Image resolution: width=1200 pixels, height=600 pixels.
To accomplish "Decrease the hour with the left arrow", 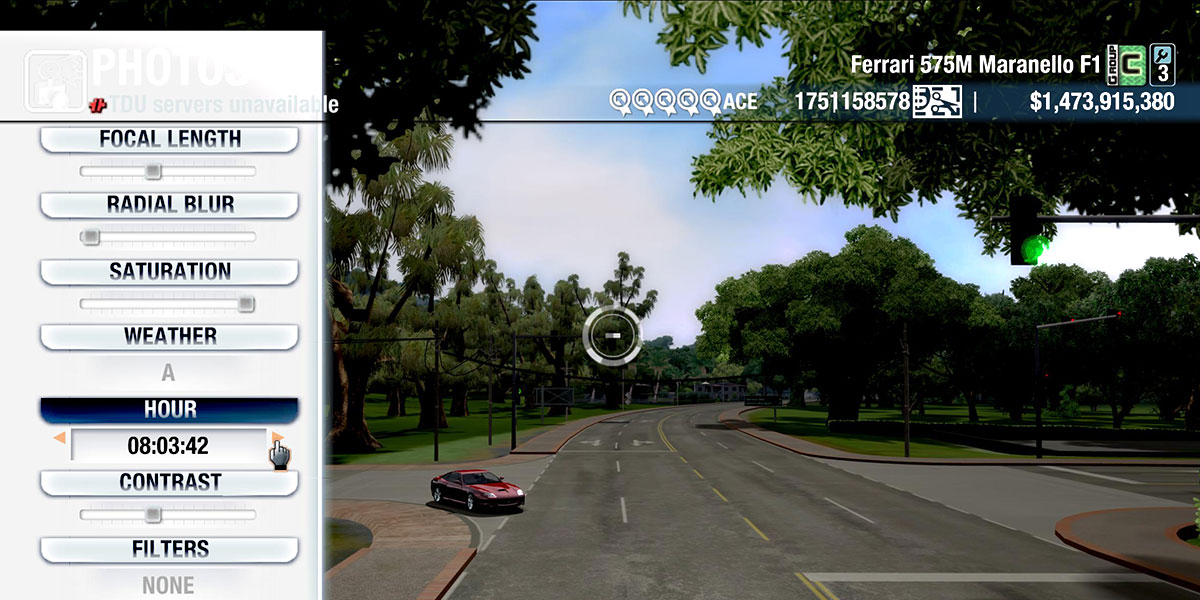I will point(60,438).
